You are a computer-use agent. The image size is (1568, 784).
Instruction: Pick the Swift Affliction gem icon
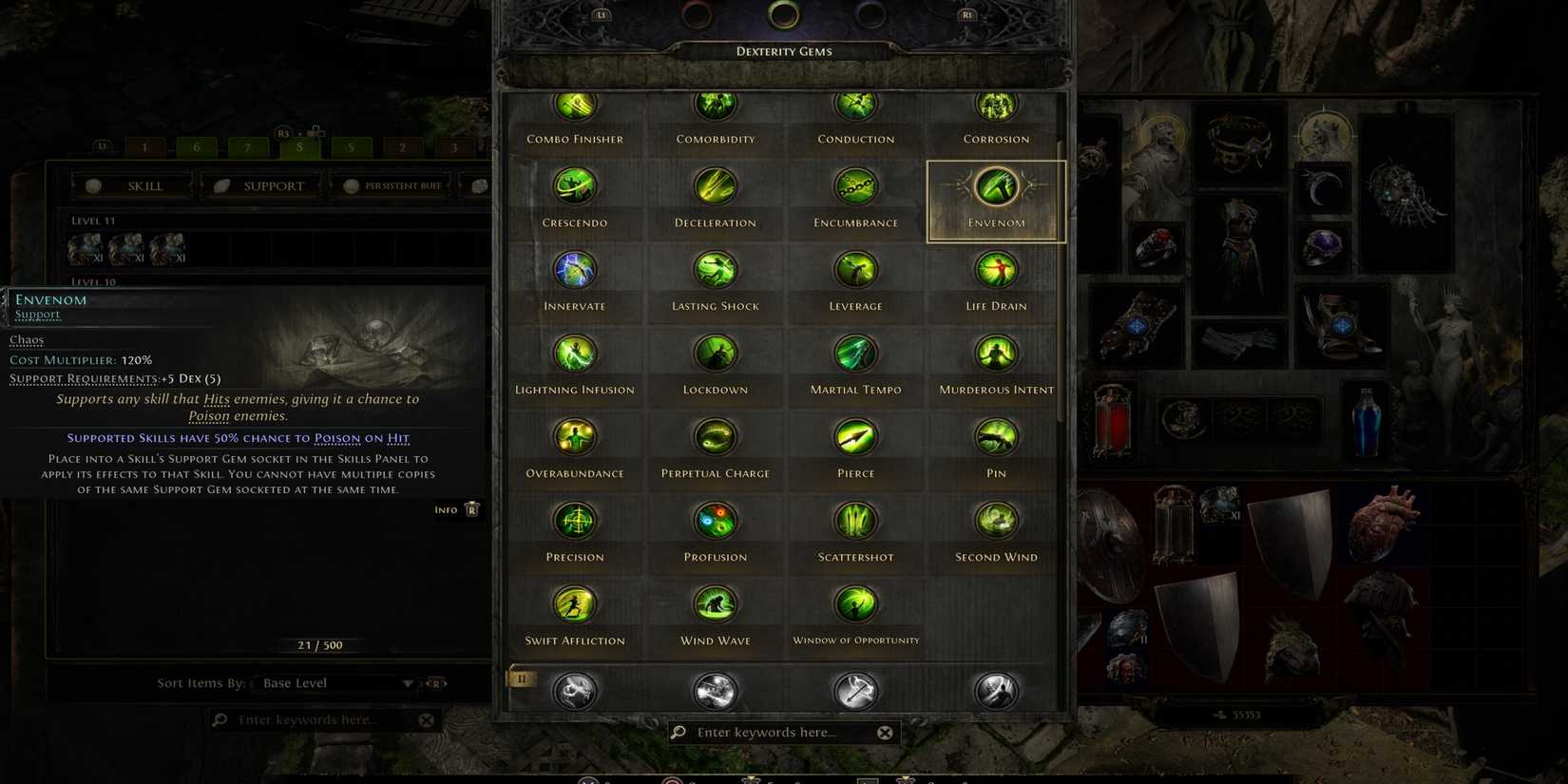[575, 603]
